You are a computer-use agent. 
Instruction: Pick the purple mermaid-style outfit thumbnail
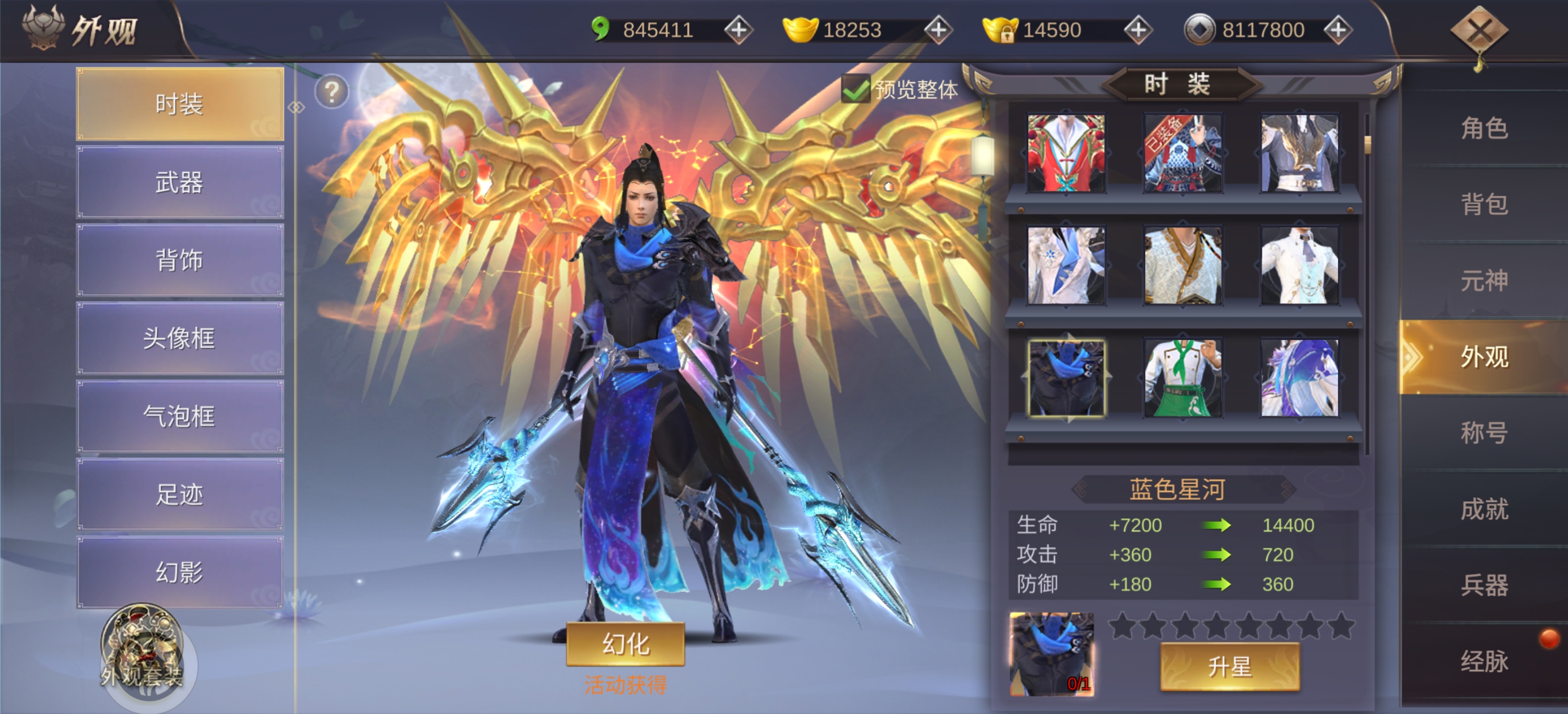coord(1299,379)
